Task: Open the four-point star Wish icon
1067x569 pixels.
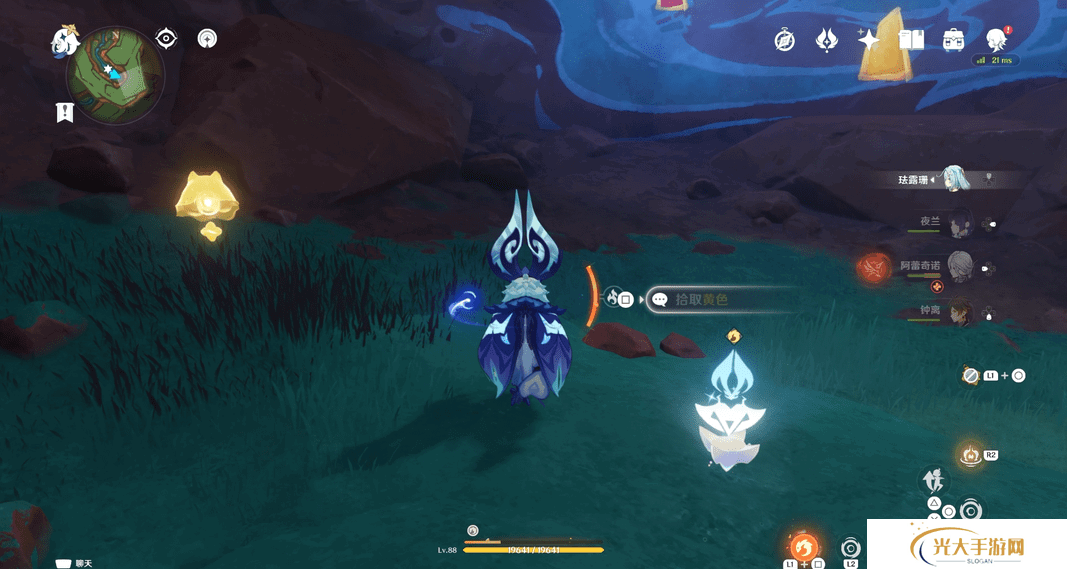Action: pyautogui.click(x=868, y=40)
